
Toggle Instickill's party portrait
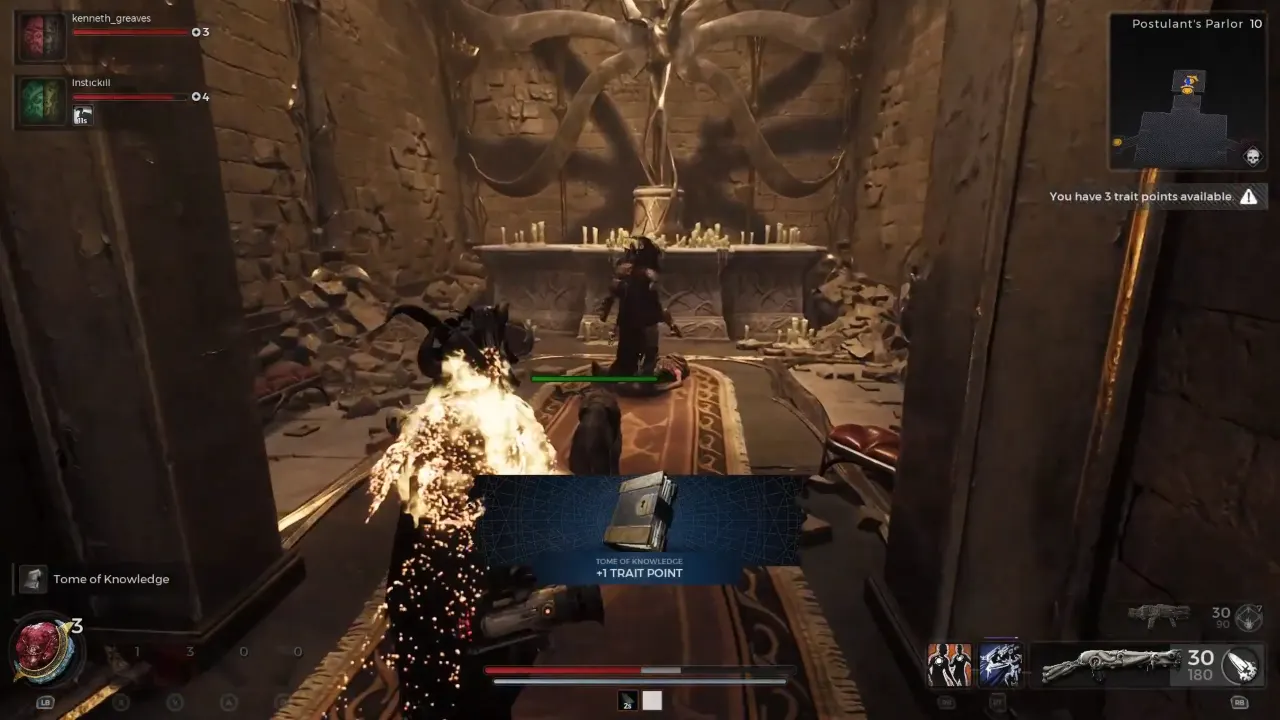pyautogui.click(x=40, y=100)
